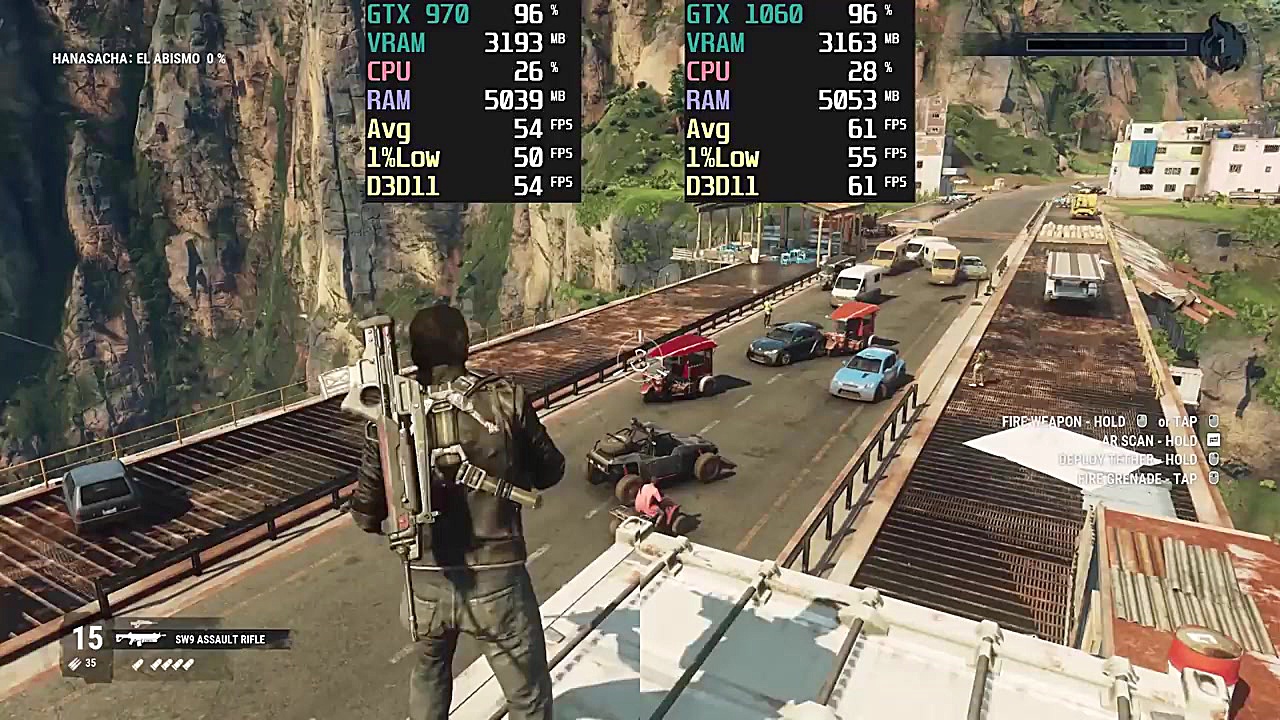The width and height of the screenshot is (1280, 720).
Task: Click the 1%Low 50 FPS readout
Action: 465,156
